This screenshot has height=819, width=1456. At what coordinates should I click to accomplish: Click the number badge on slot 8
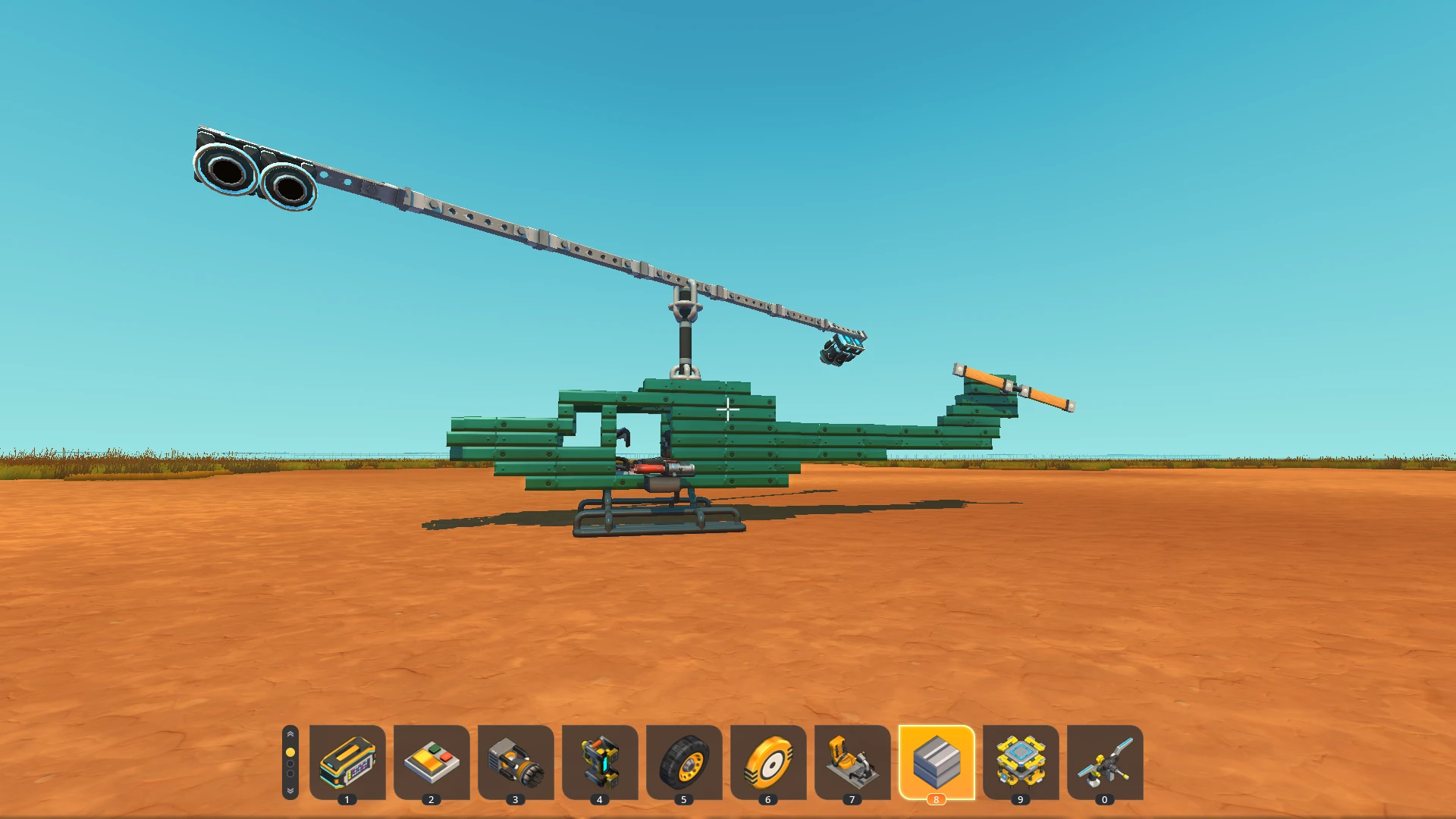coord(937,798)
